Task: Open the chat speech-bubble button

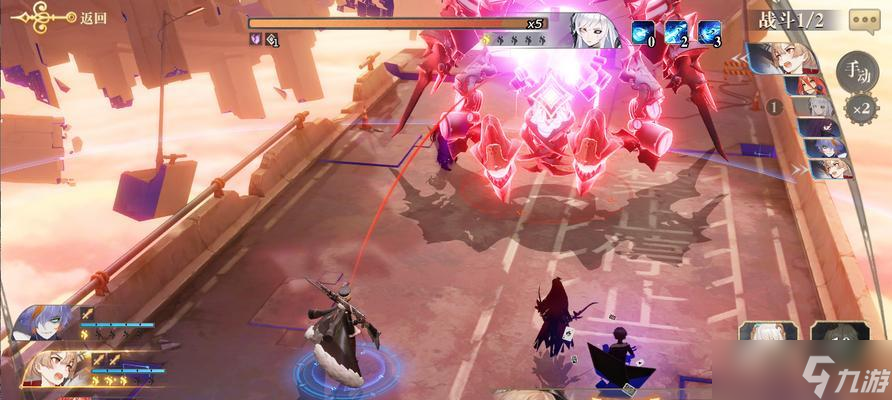Action: pos(864,19)
